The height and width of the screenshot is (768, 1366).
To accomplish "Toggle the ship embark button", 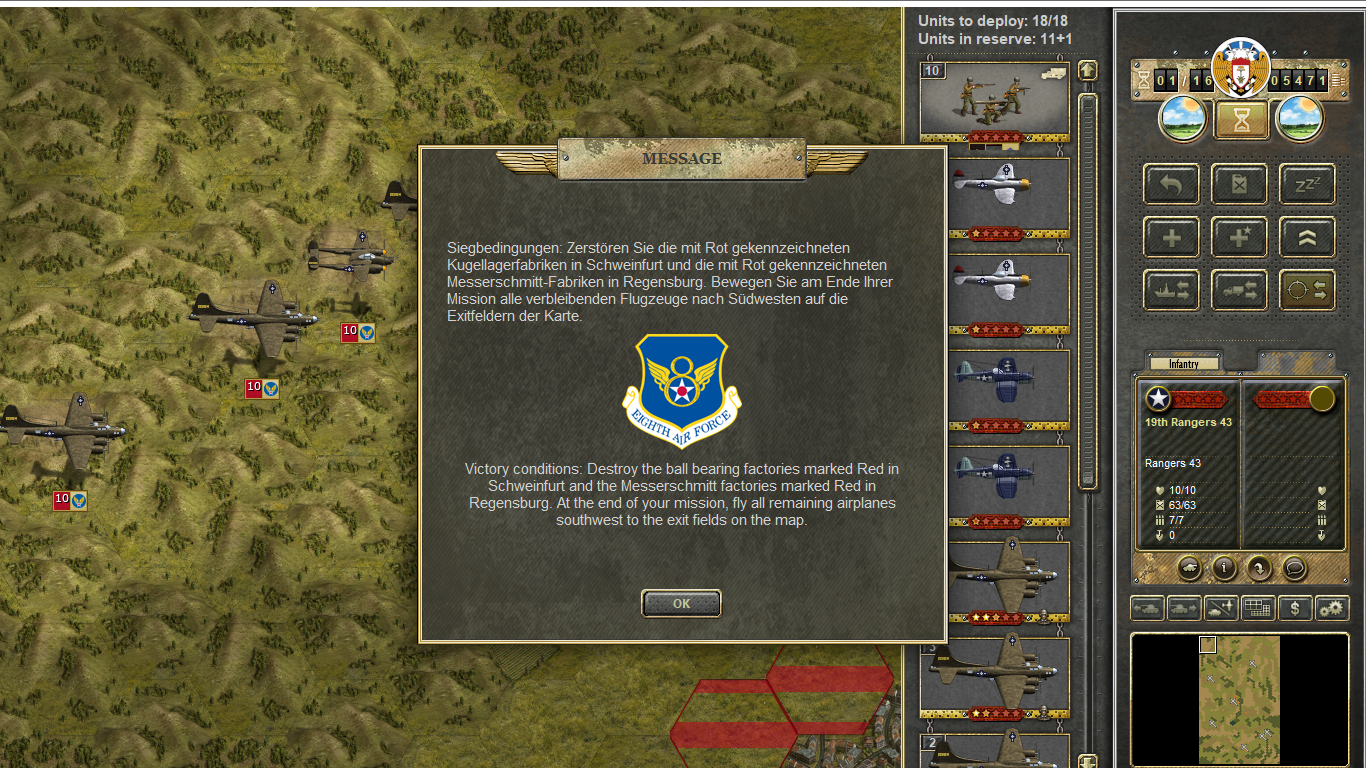I will 1171,290.
